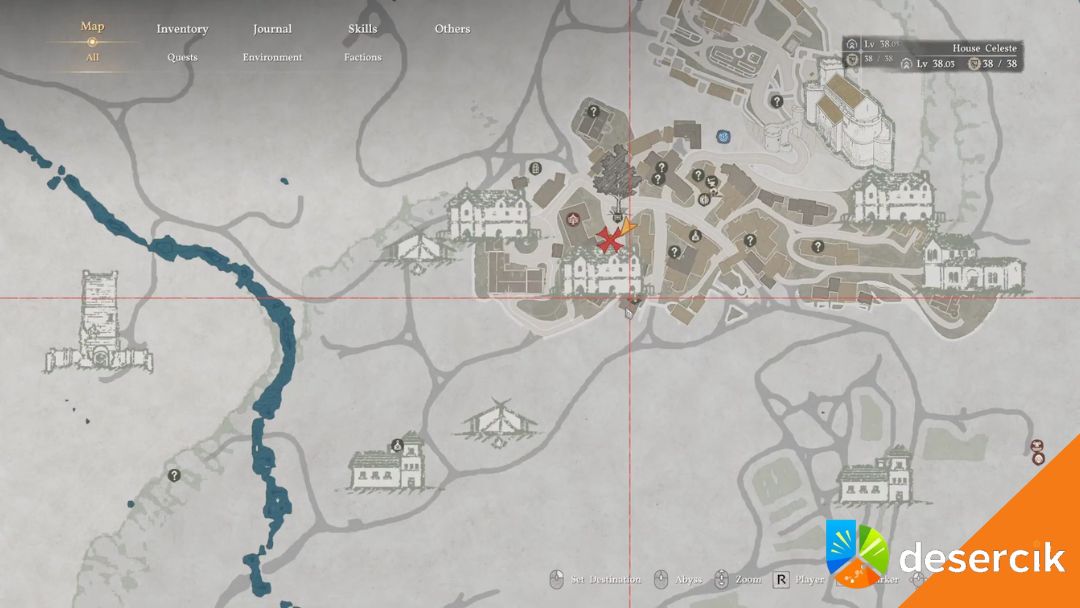Show the Environment map filter
This screenshot has width=1080, height=608.
click(x=272, y=57)
